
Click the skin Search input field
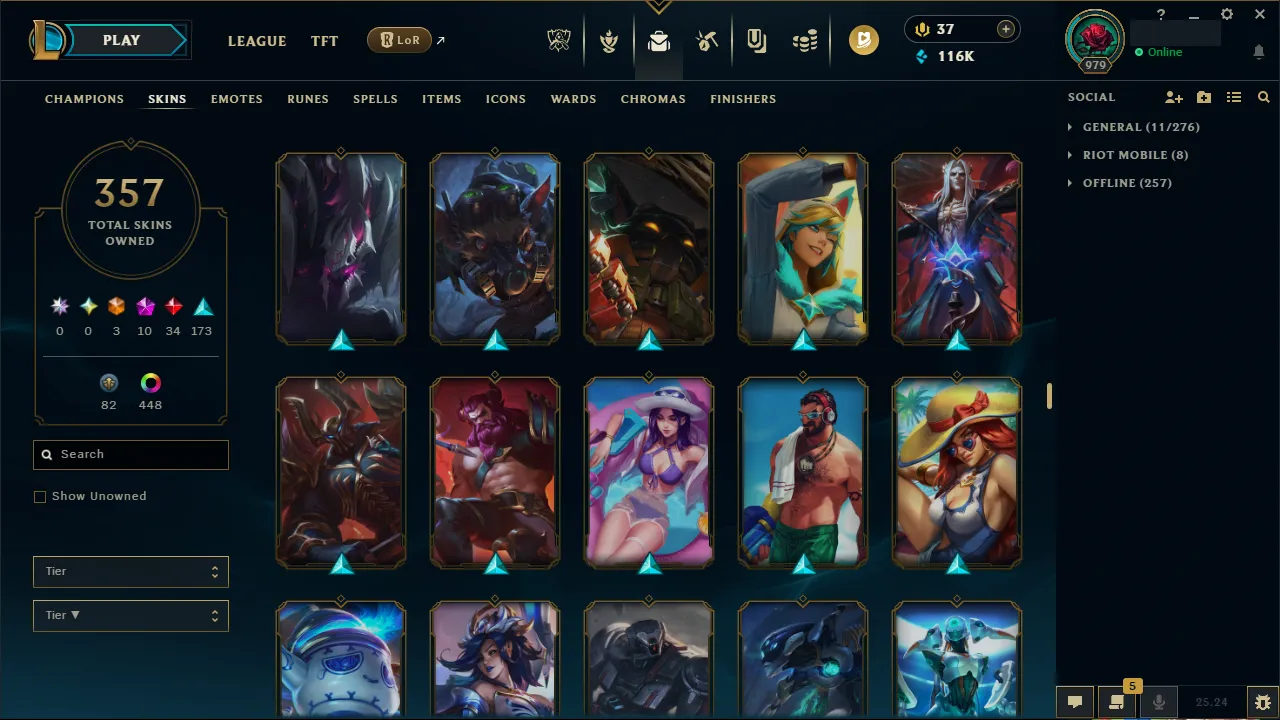pos(130,454)
